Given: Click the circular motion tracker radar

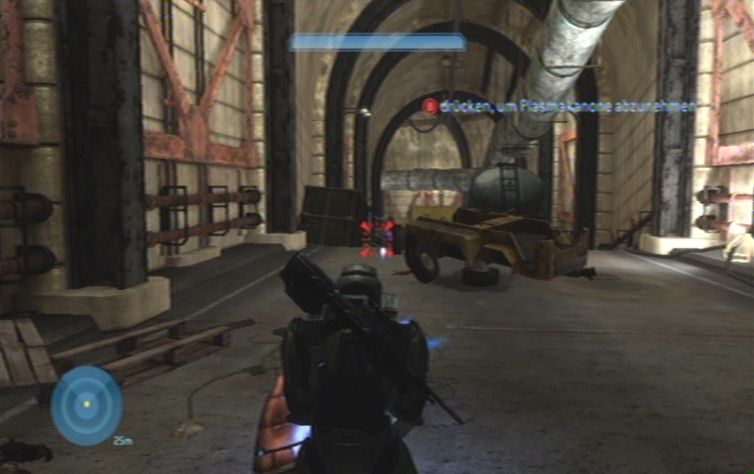Looking at the screenshot, I should click(87, 404).
